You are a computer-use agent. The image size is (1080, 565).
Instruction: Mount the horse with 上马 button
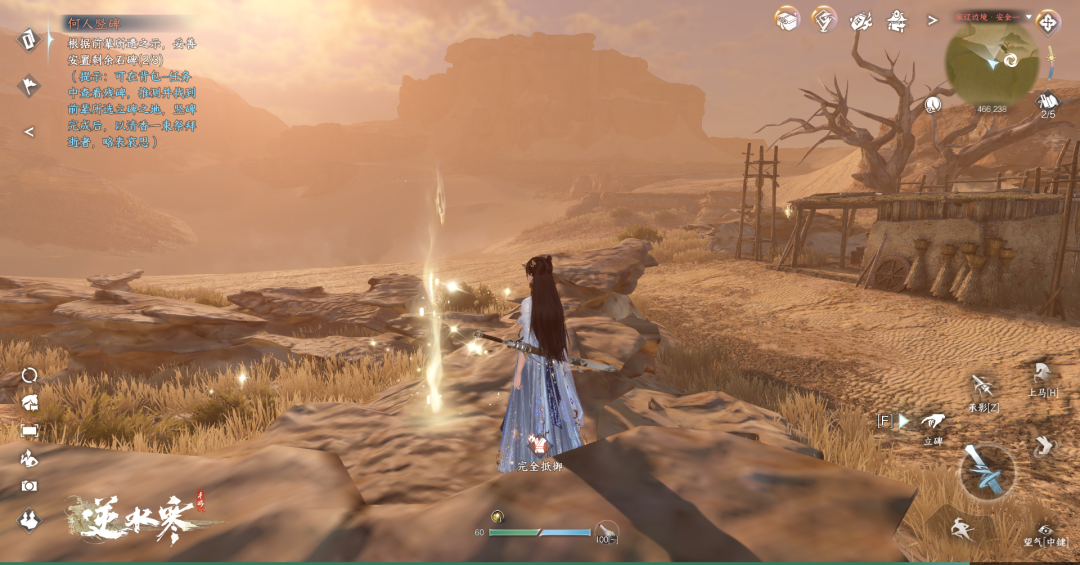tap(1042, 375)
